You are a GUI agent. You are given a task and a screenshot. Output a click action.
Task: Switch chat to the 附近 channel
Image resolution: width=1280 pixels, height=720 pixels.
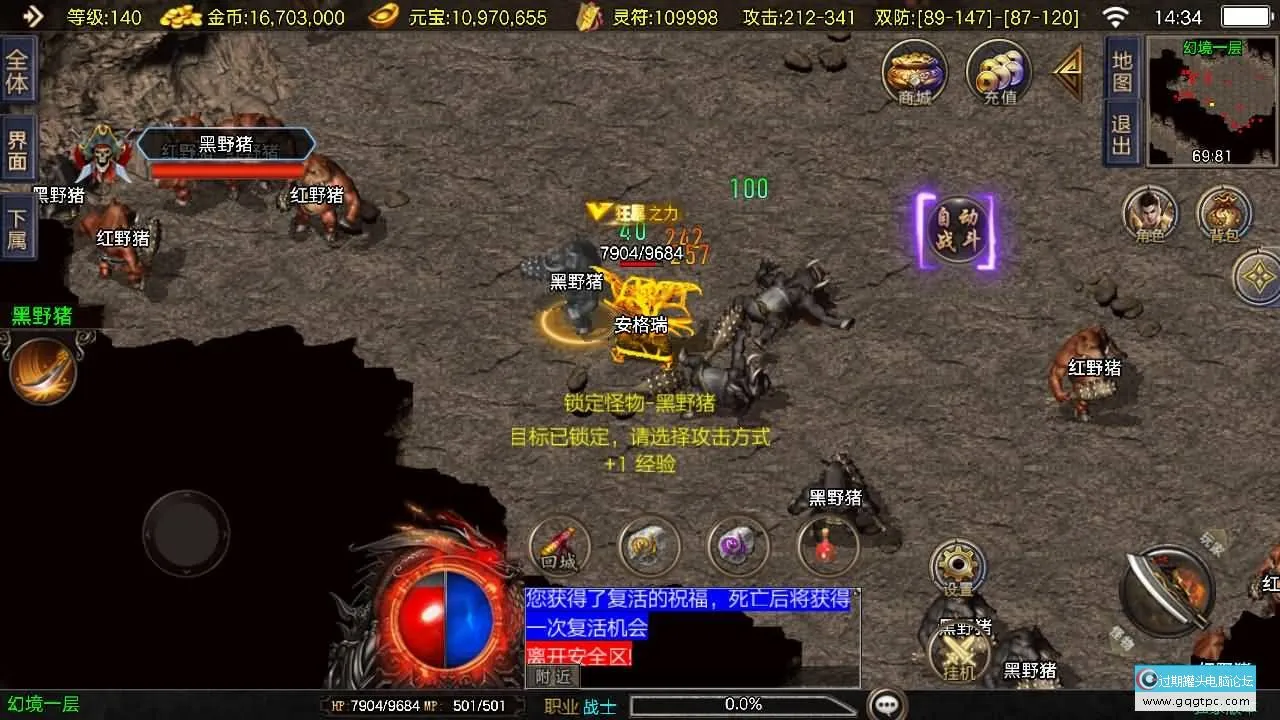pyautogui.click(x=552, y=677)
